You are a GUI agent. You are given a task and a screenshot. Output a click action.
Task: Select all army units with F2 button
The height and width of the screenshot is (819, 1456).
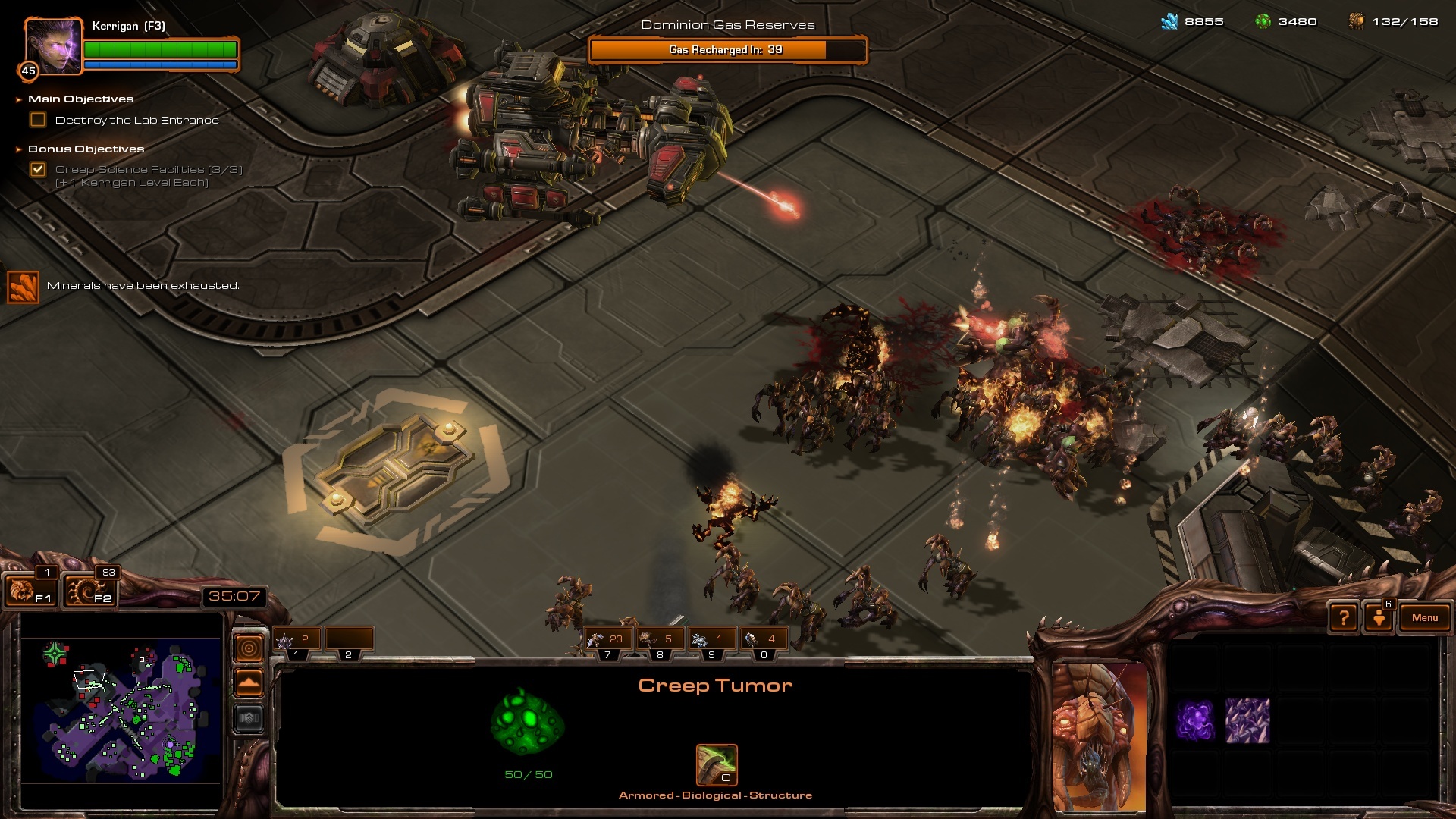(89, 591)
